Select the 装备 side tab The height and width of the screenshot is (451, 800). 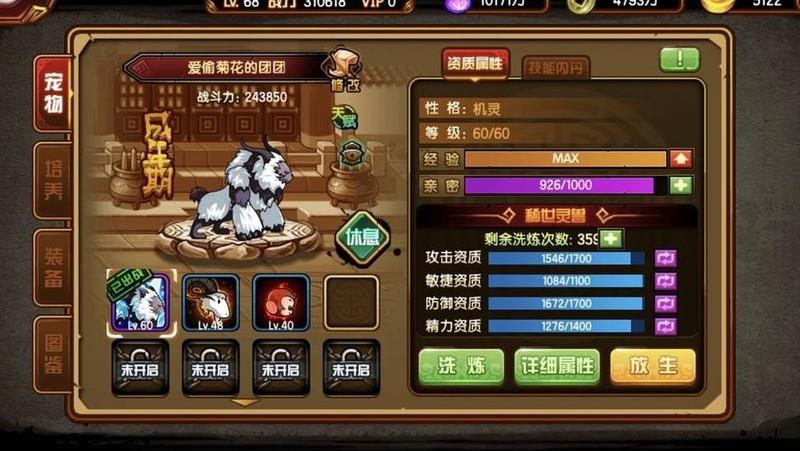[52, 267]
